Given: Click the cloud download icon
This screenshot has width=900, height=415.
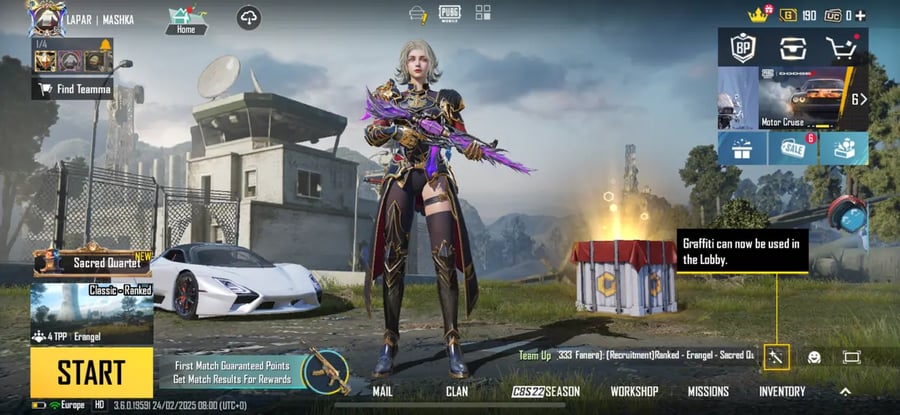Looking at the screenshot, I should 248,18.
